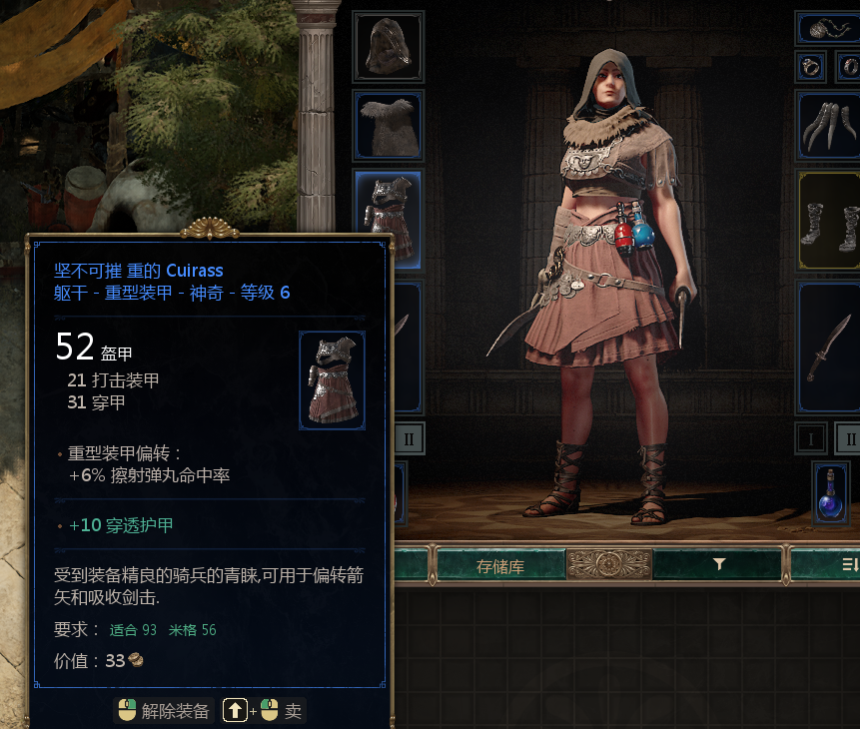Select the fully visible curved dagger slot
The height and width of the screenshot is (729, 860).
point(828,346)
